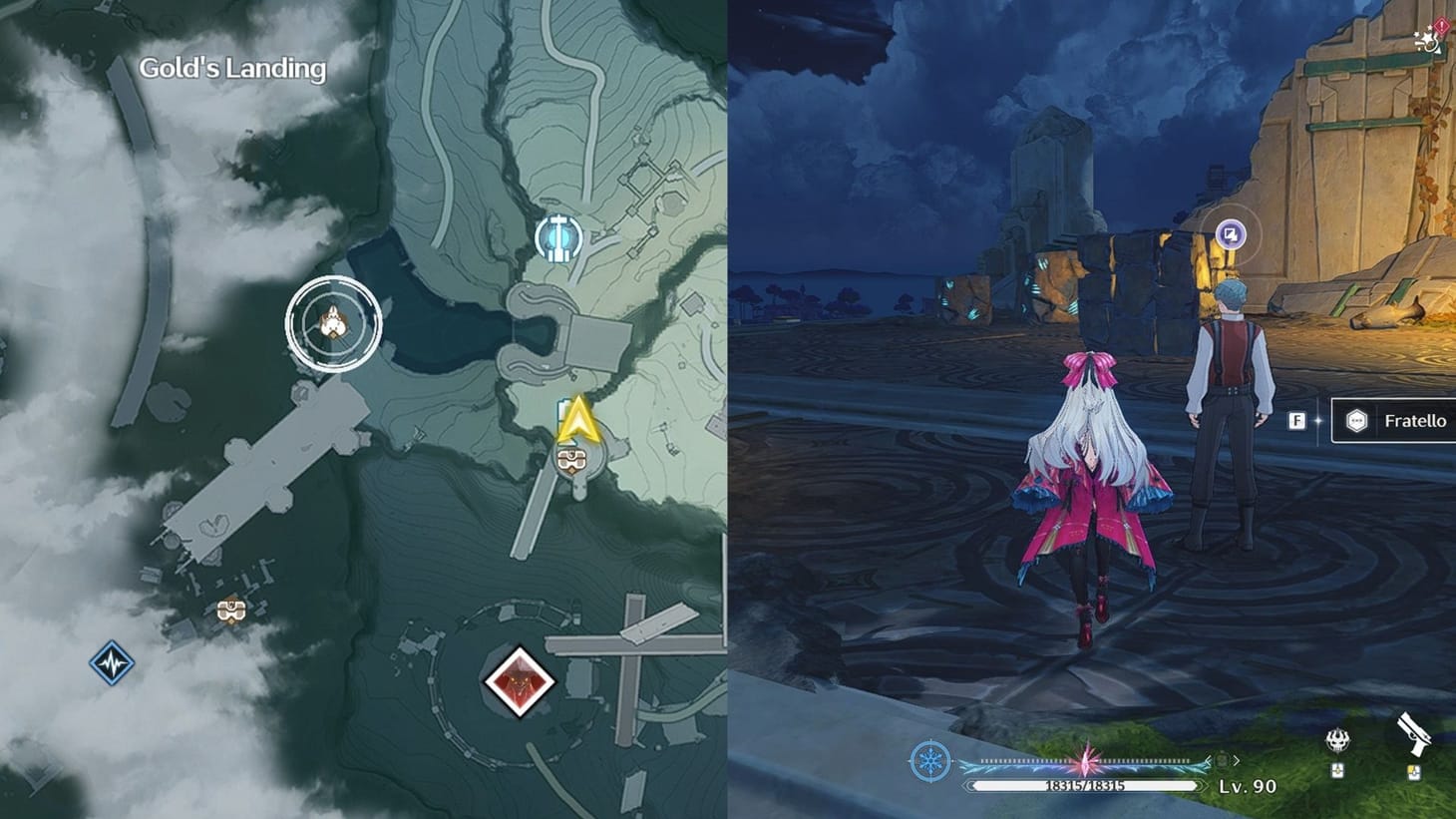
Task: Select the red boss challenge diamond on the map
Action: pos(518,683)
